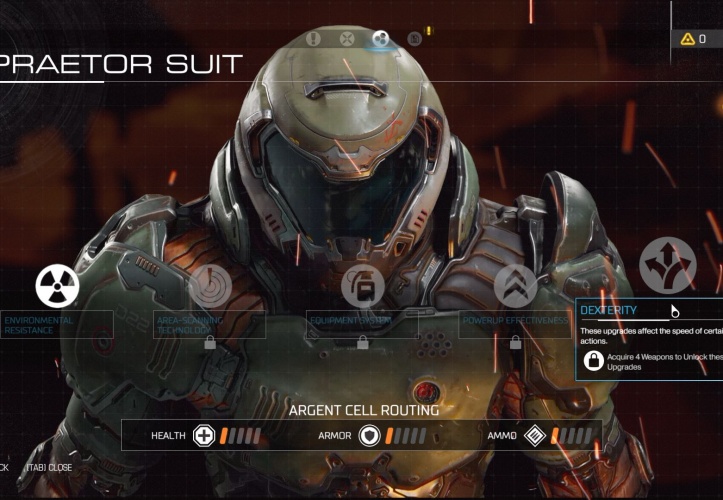Open the Powerup Effectiveness upgrade category
This screenshot has width=723, height=500.
[x=515, y=286]
